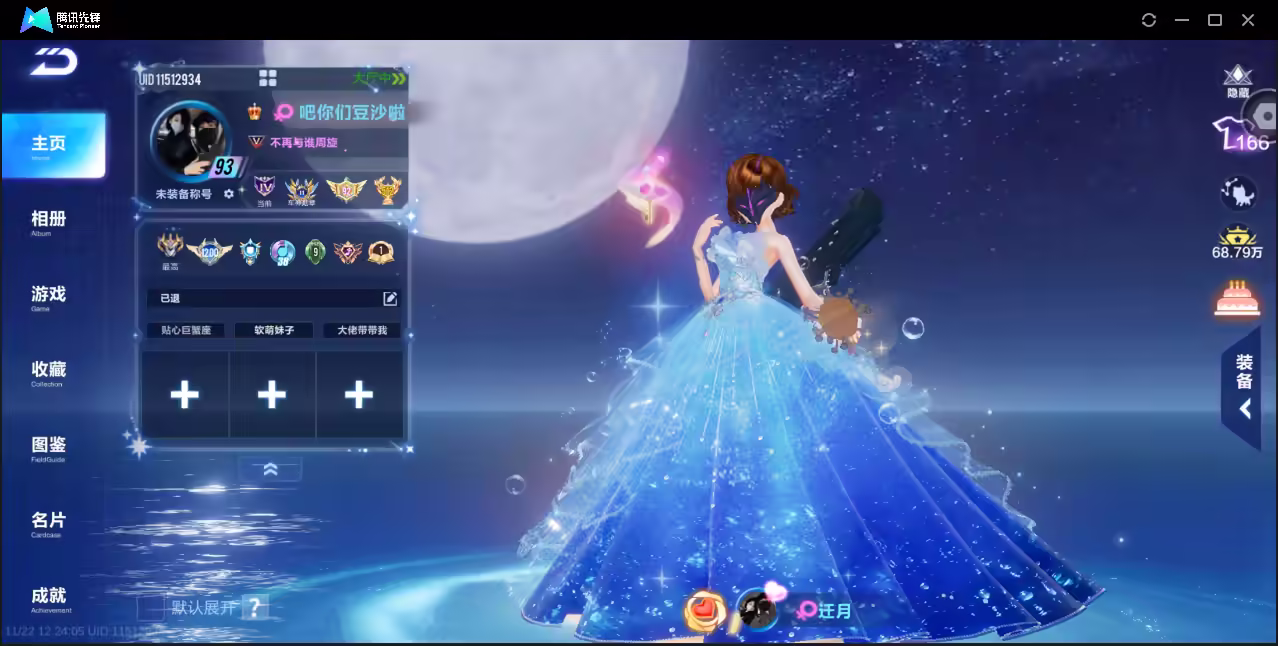Switch to the 主页 home tab
The height and width of the screenshot is (646, 1278).
[49, 145]
